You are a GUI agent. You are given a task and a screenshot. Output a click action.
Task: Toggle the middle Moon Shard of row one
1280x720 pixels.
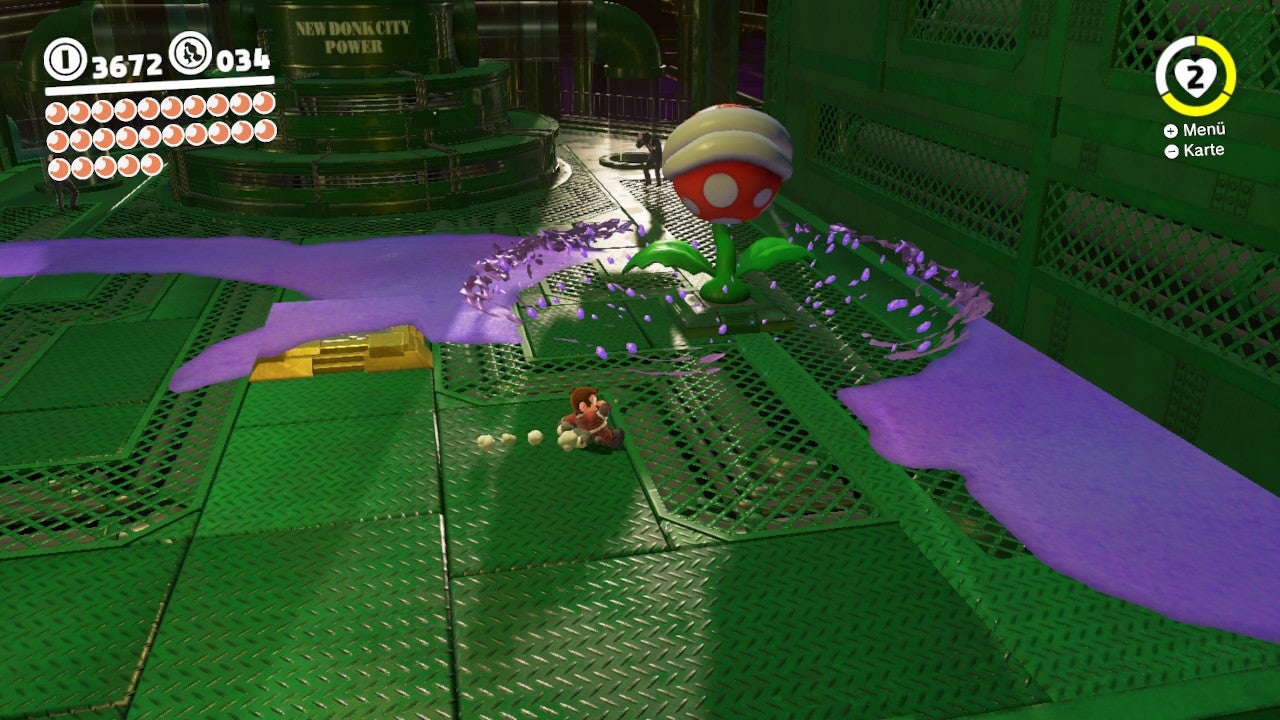[x=149, y=108]
